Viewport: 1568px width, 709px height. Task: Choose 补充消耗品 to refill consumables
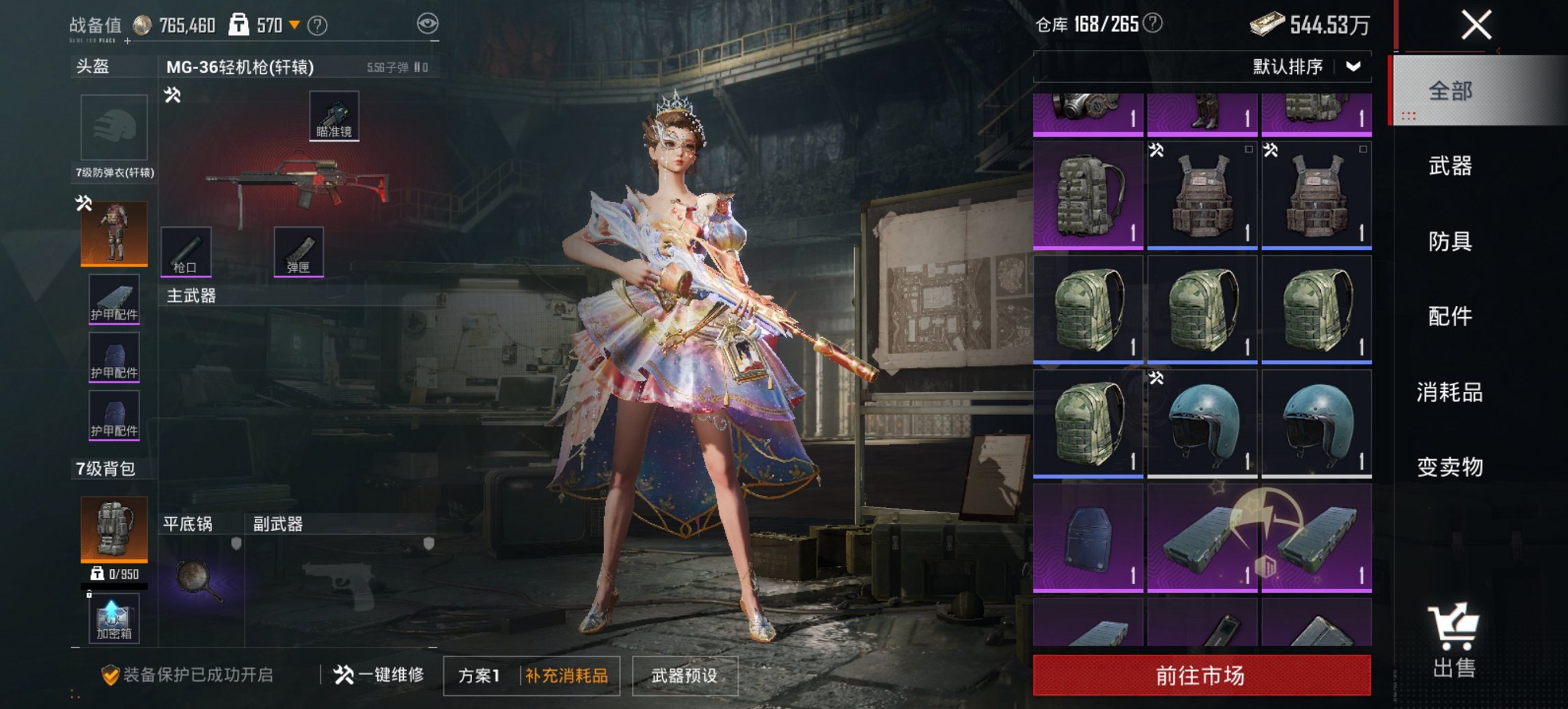(566, 676)
